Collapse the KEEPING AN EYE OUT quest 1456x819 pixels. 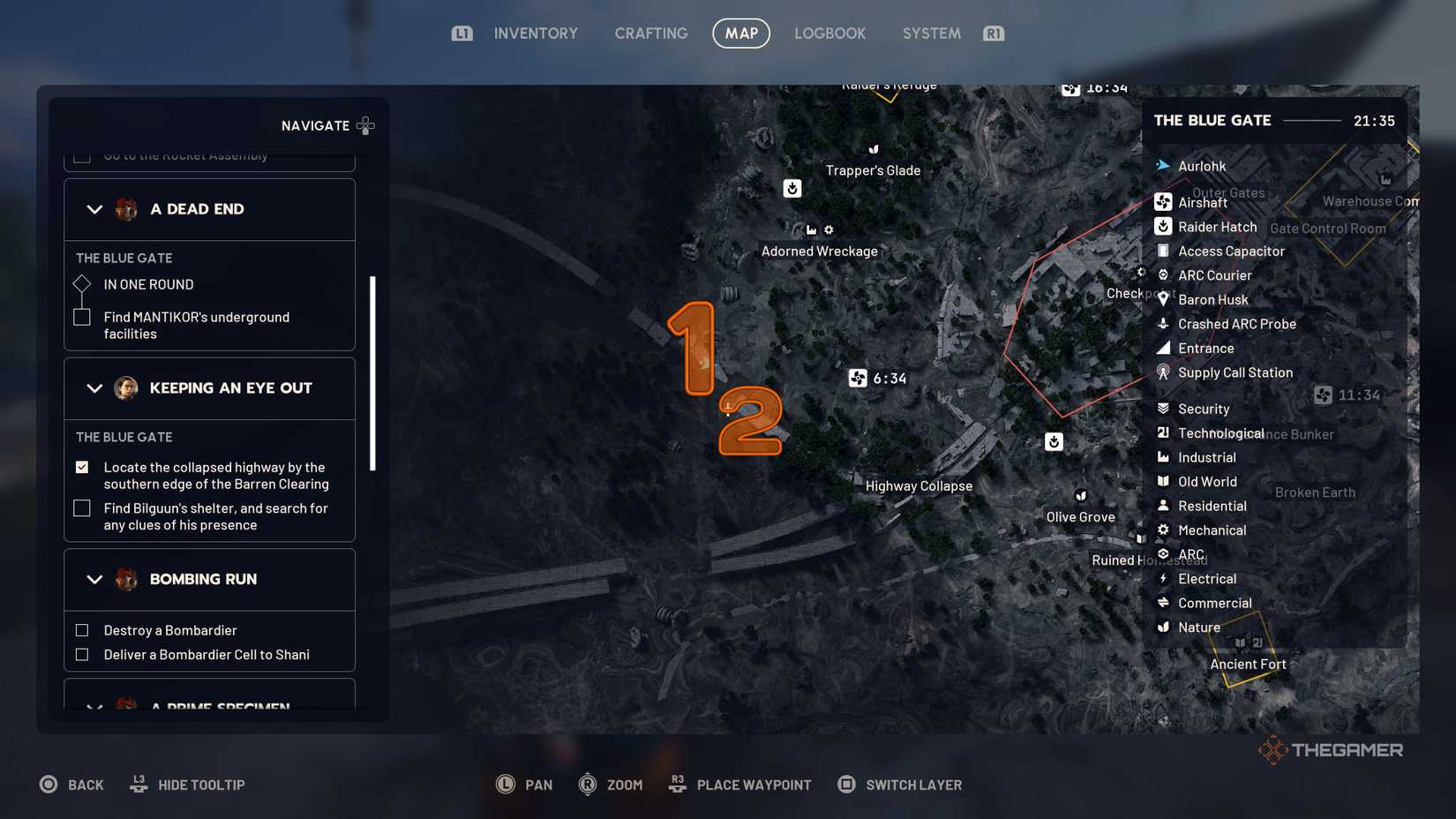[95, 388]
